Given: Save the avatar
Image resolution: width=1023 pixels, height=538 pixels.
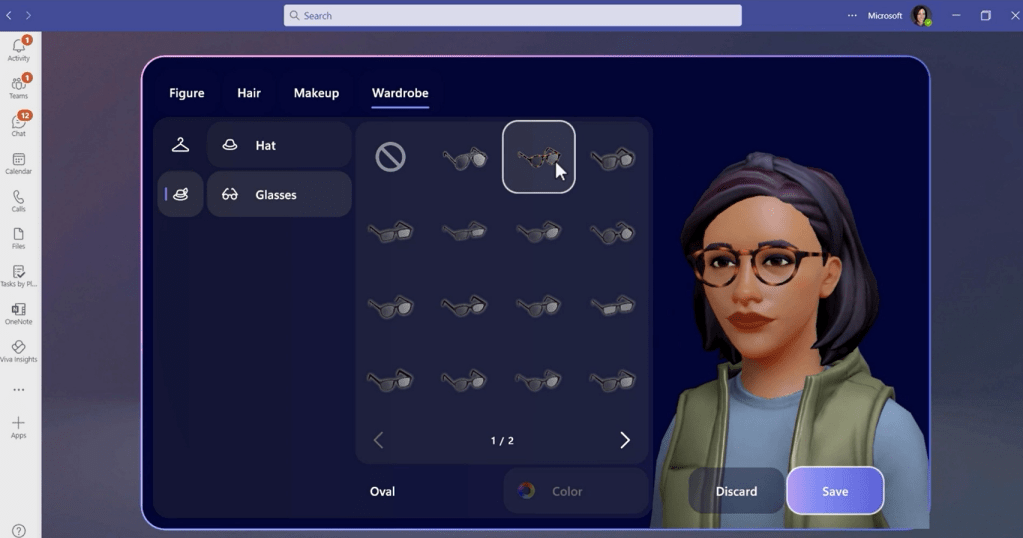Looking at the screenshot, I should [x=835, y=491].
